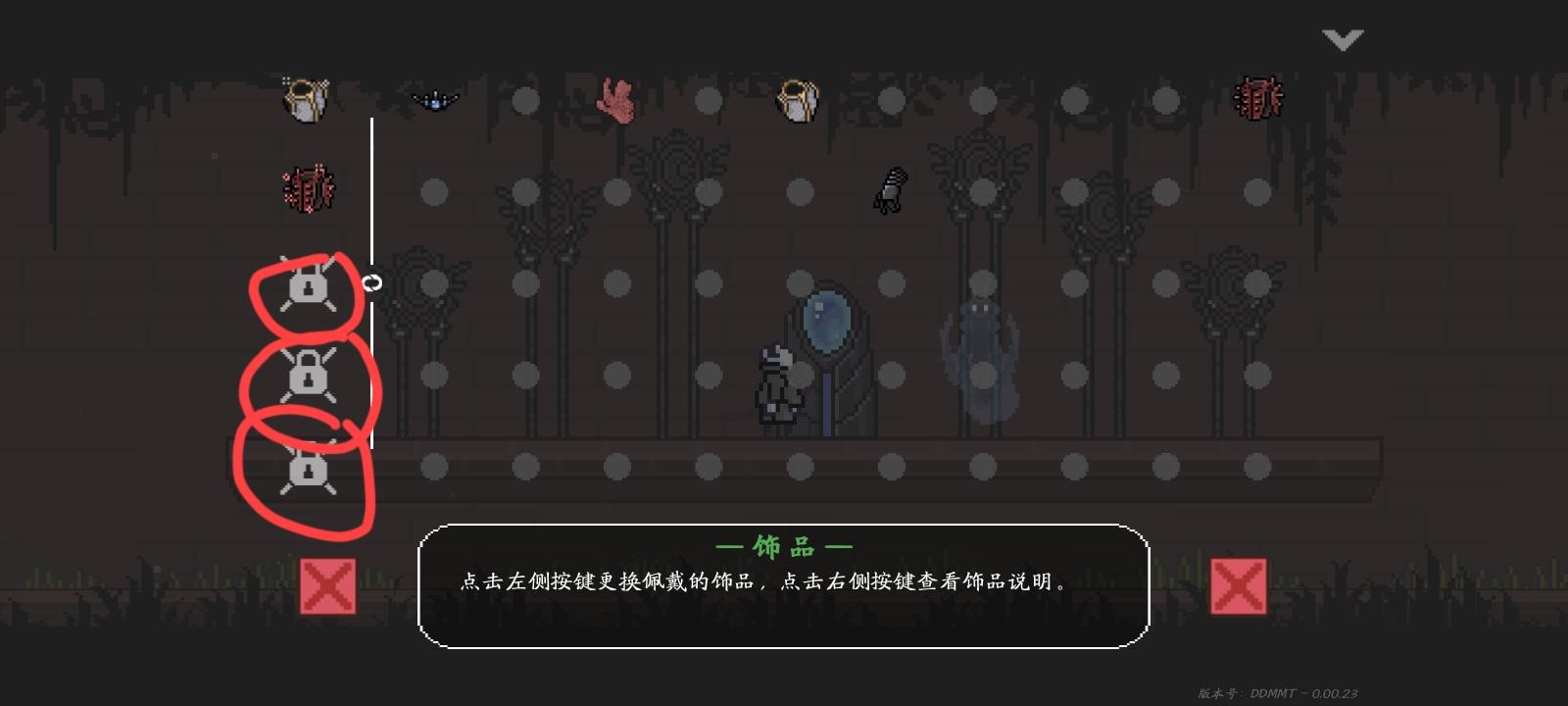
Task: Click the circular refresh icon beside the slot
Action: pos(373,281)
